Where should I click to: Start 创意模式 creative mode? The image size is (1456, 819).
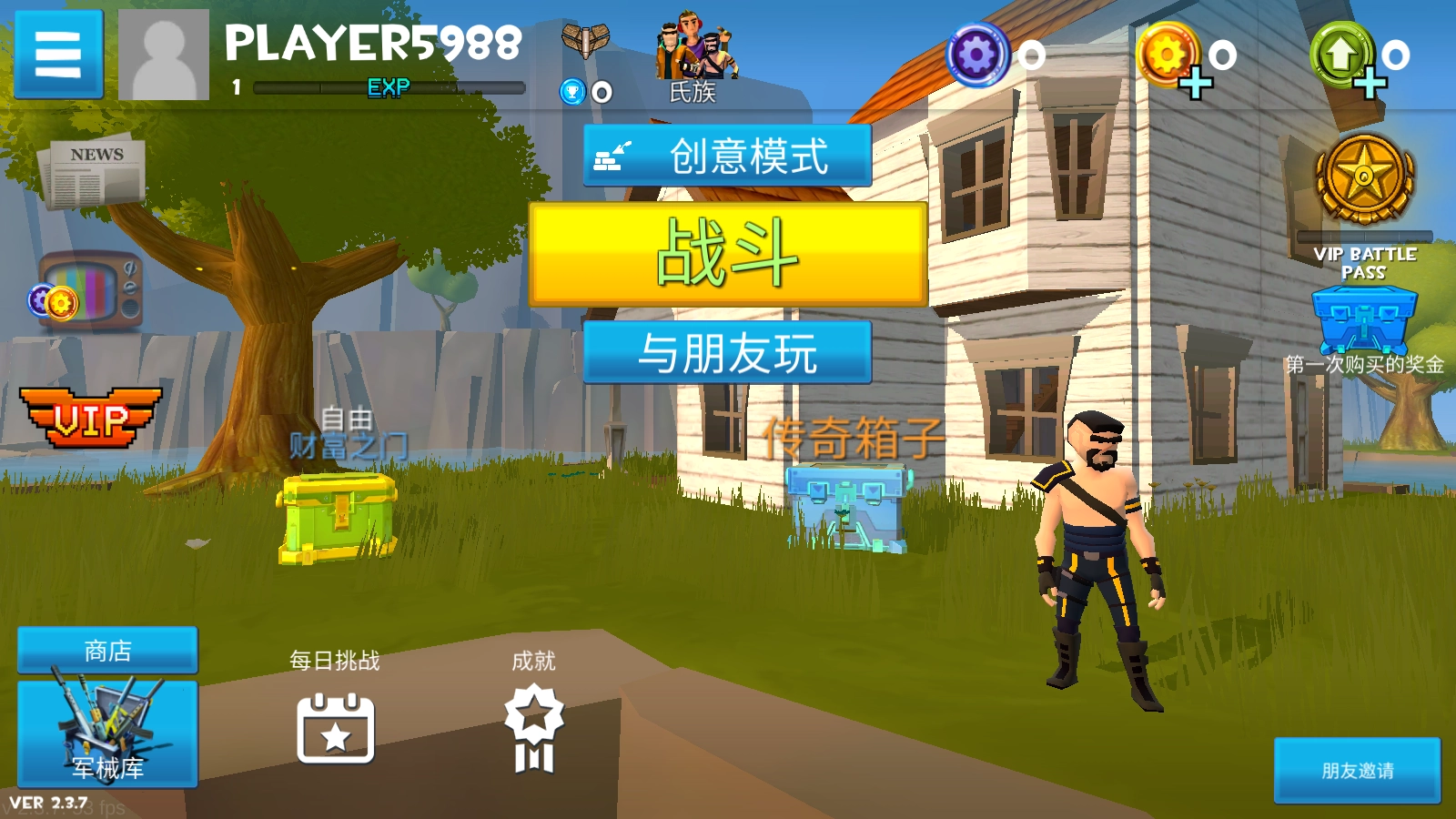tap(728, 157)
